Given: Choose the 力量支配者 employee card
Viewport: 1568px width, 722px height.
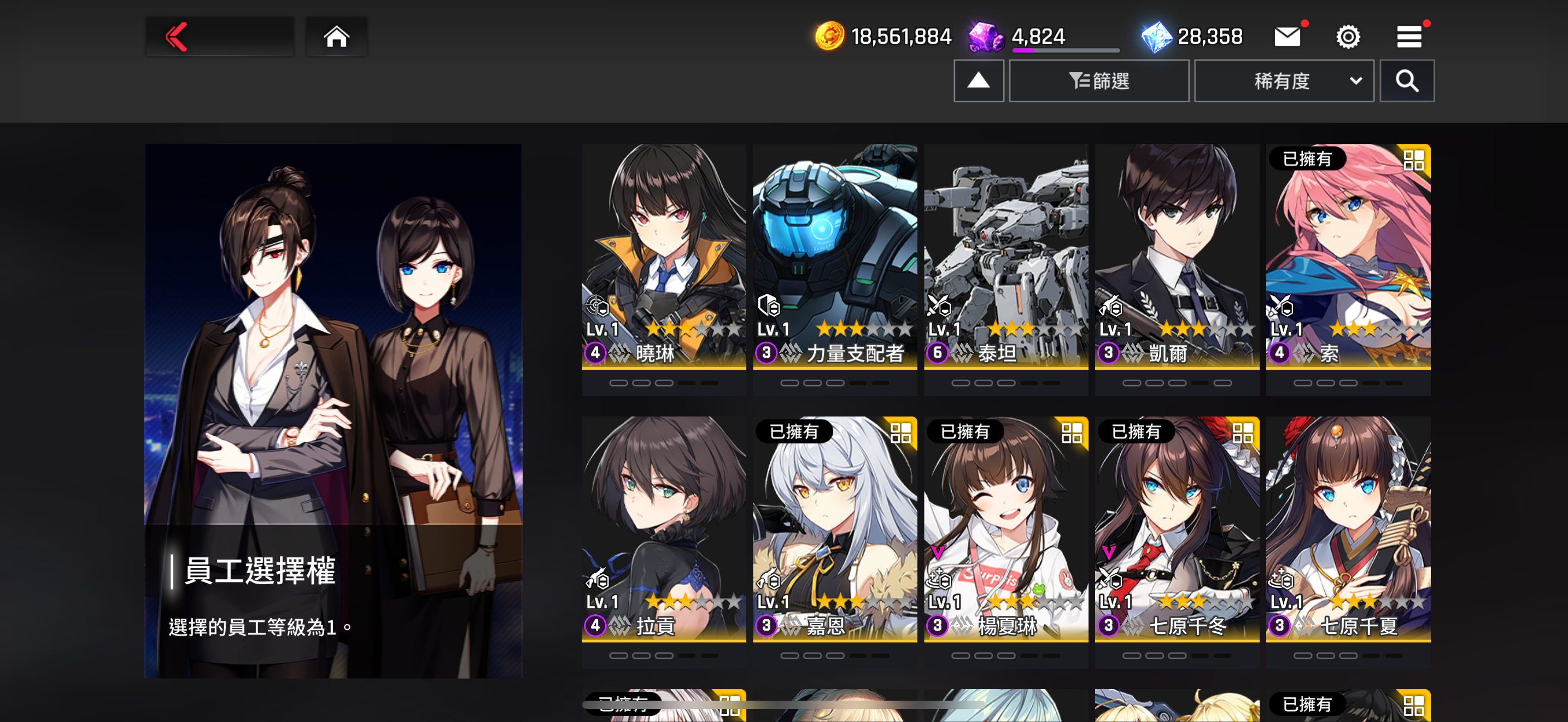Looking at the screenshot, I should point(834,255).
